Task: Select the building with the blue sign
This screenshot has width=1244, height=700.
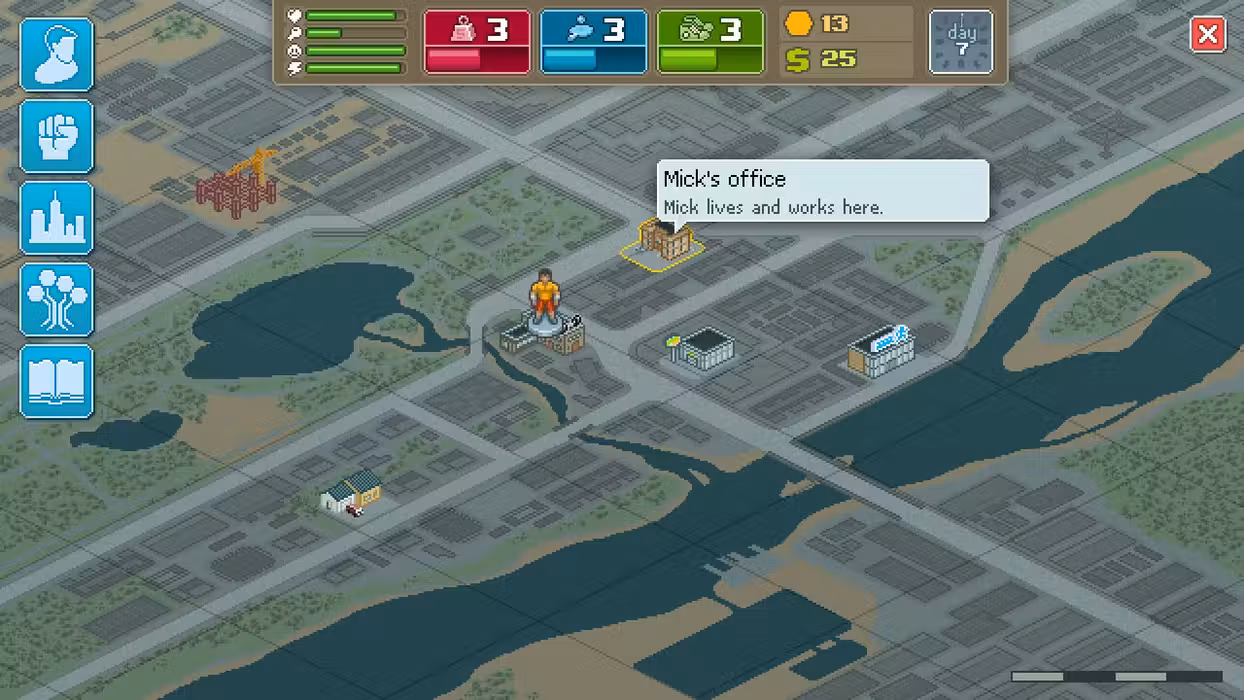Action: pyautogui.click(x=881, y=351)
